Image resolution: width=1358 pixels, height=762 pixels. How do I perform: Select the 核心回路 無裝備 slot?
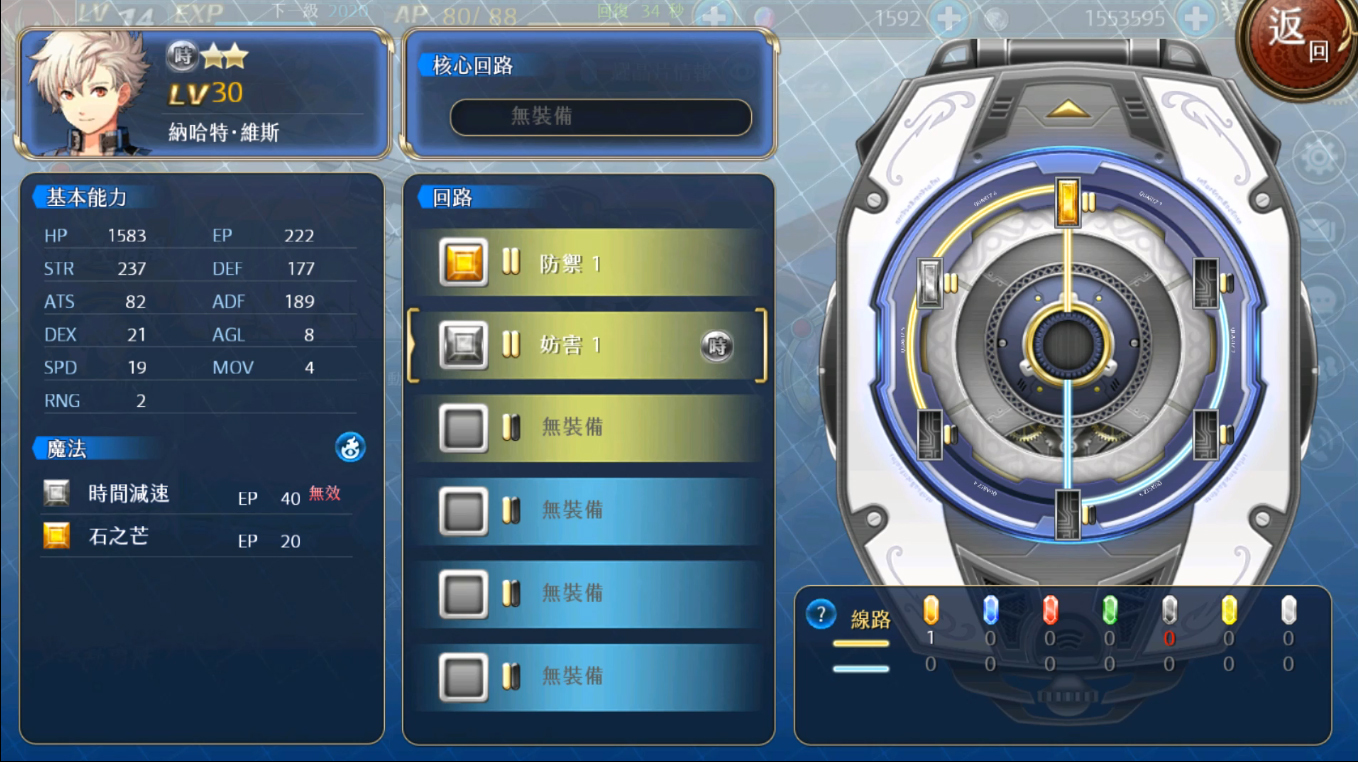click(x=600, y=117)
